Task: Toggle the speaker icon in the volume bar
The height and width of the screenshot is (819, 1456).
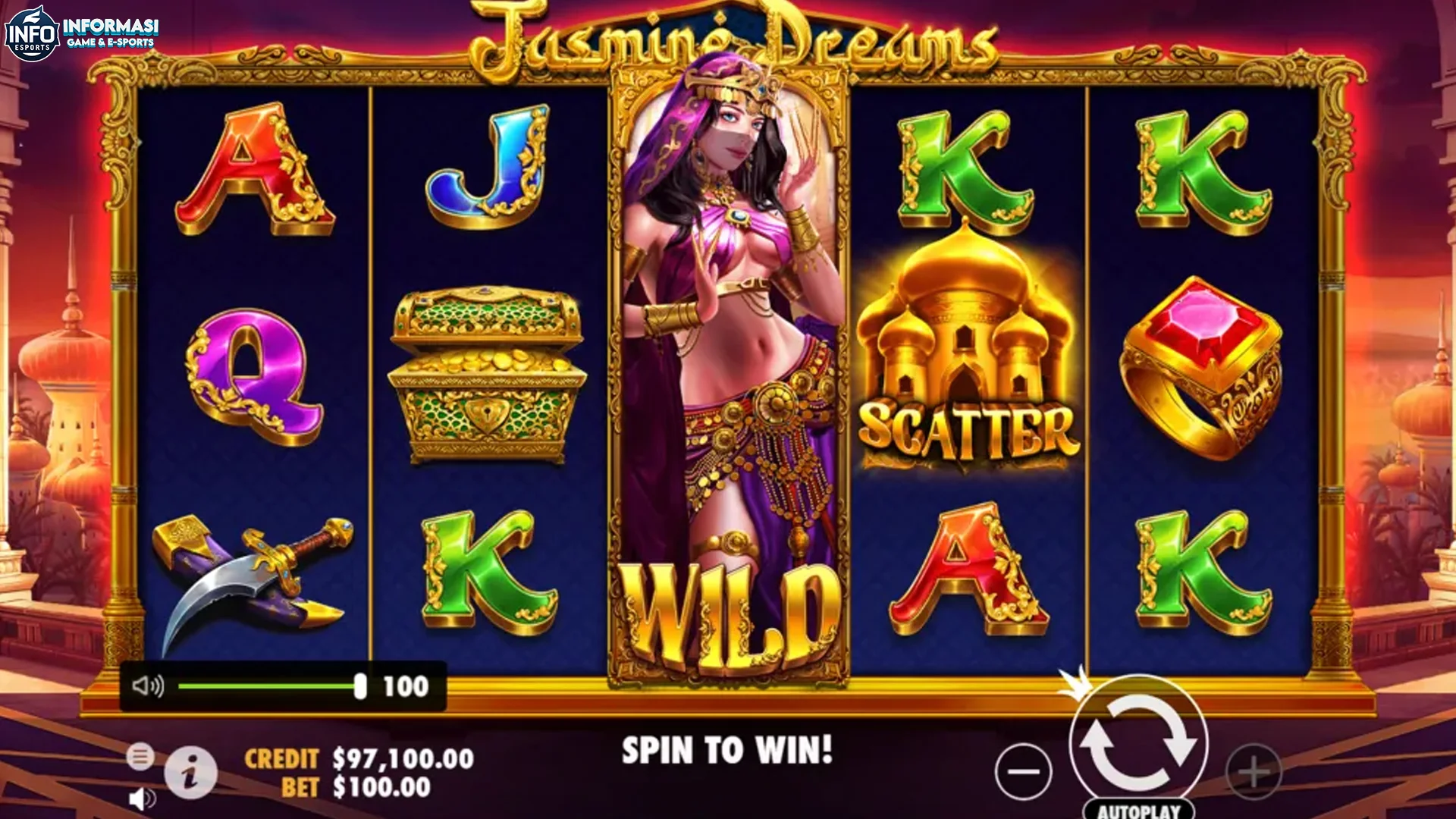Action: 149,686
